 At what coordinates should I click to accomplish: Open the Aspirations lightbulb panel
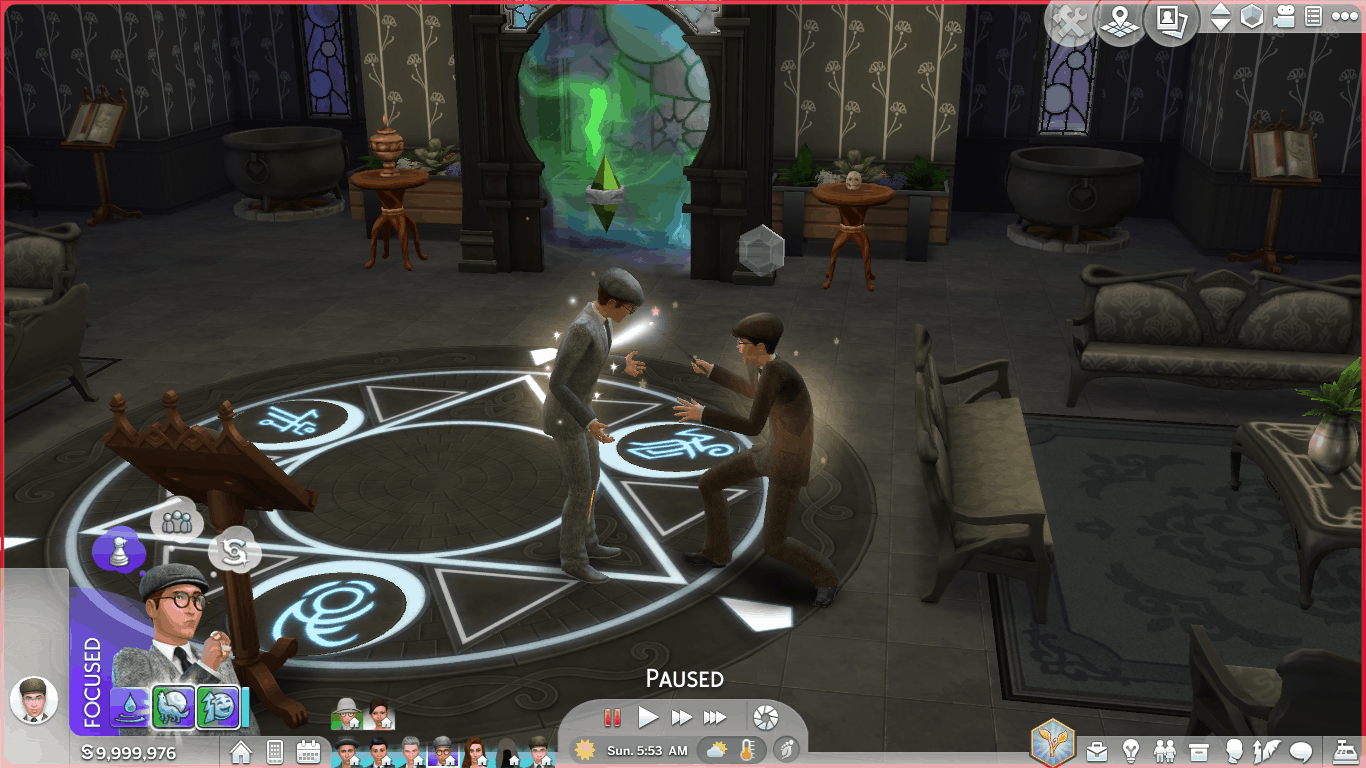pyautogui.click(x=1131, y=750)
